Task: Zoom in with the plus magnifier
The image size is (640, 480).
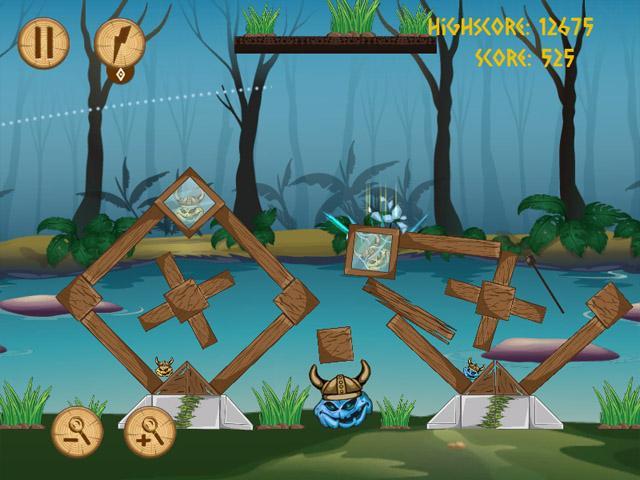Action: point(150,431)
